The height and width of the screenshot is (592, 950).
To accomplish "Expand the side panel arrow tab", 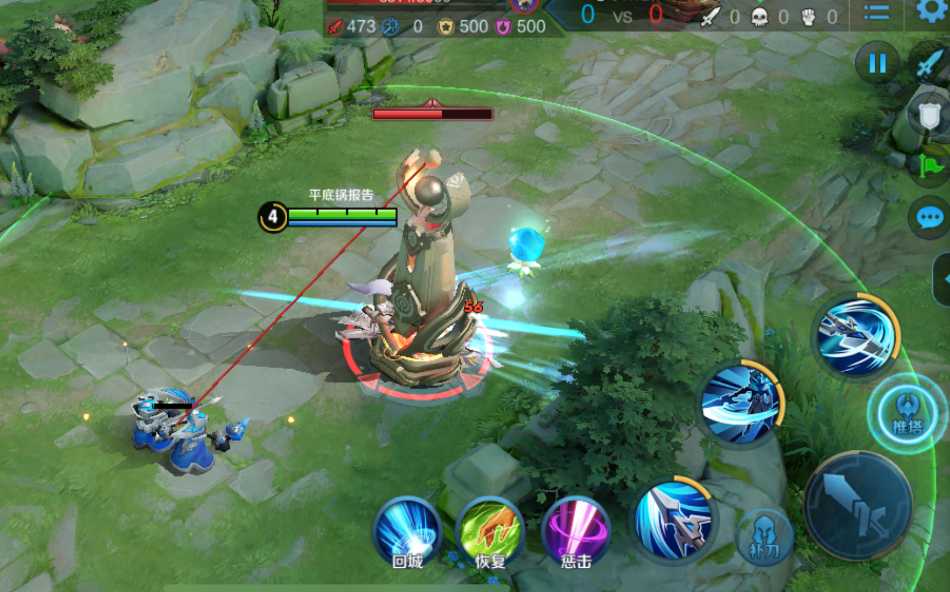I will click(x=941, y=276).
